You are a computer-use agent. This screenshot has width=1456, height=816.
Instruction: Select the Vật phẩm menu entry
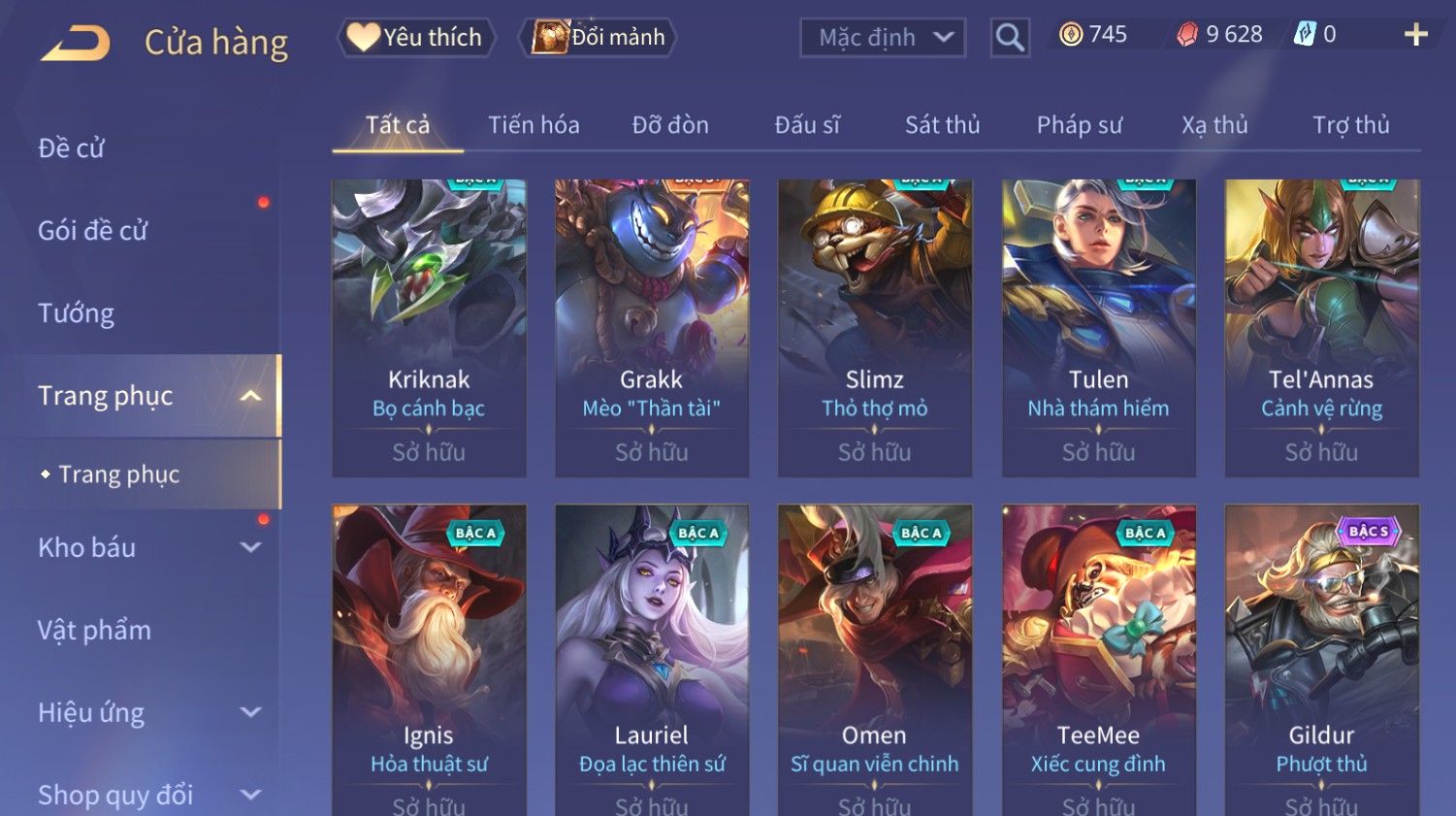pos(95,631)
